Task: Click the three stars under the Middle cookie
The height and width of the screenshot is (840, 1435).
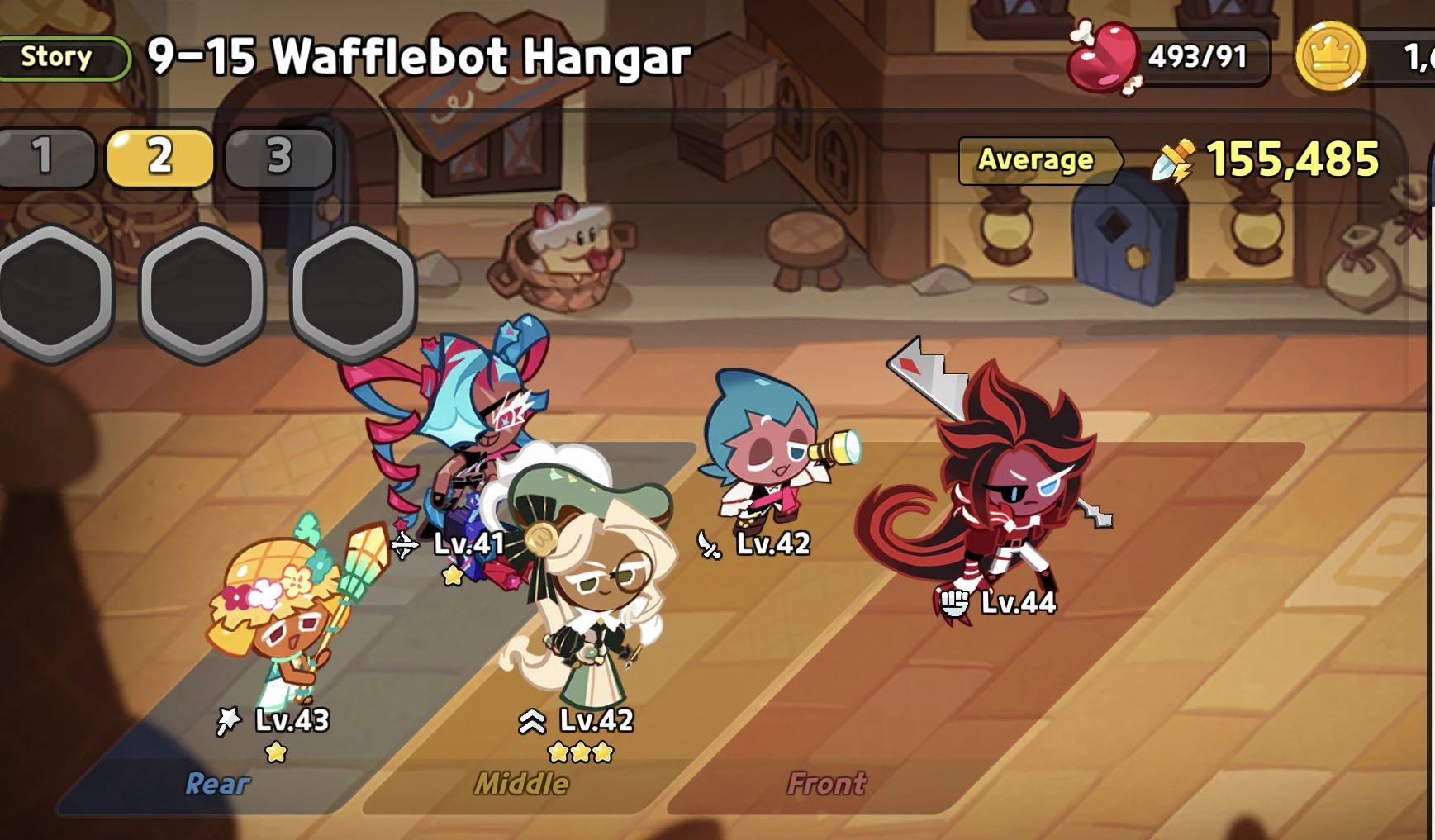Action: 578,752
